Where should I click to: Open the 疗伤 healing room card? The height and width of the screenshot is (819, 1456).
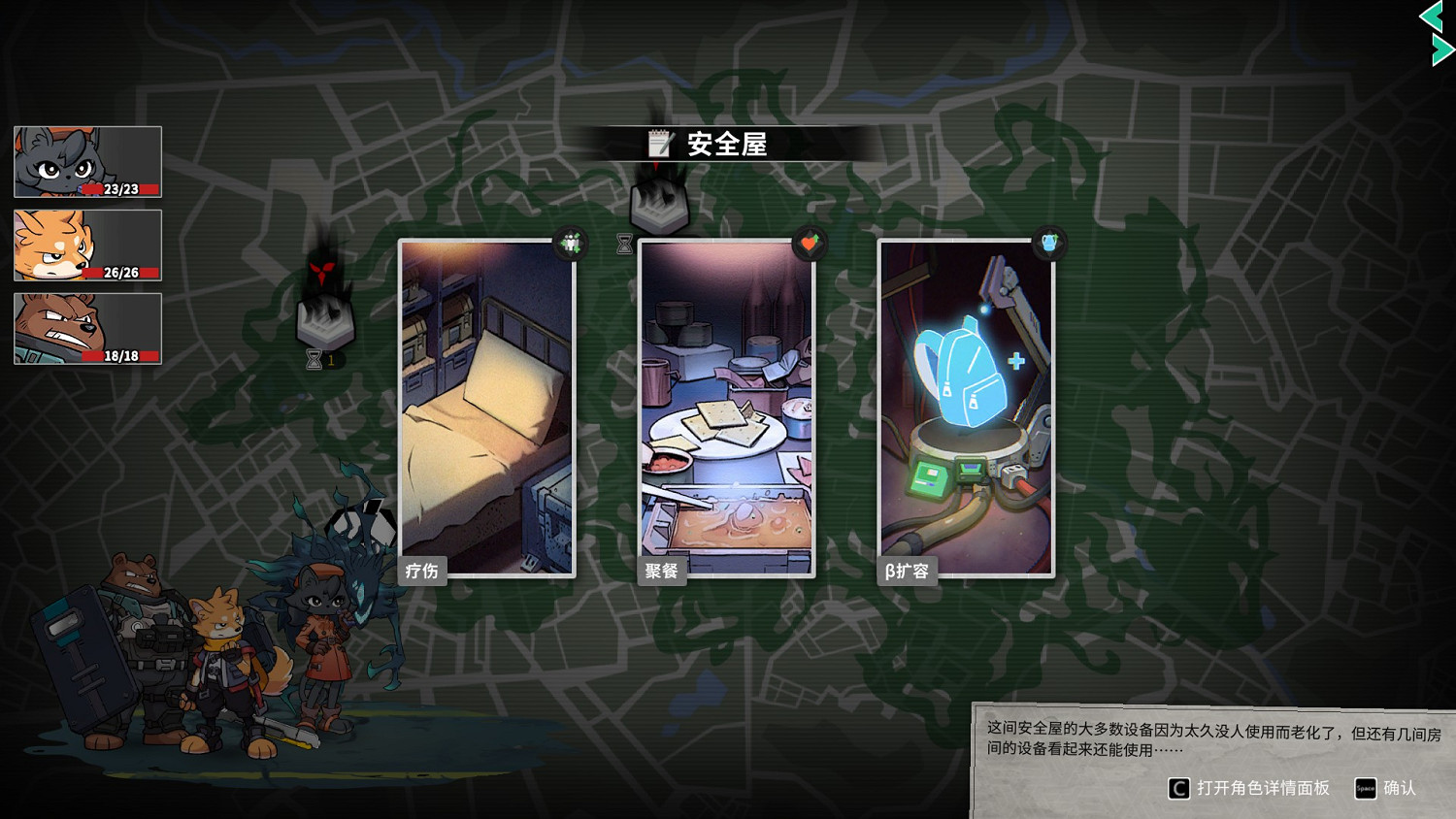pos(485,408)
